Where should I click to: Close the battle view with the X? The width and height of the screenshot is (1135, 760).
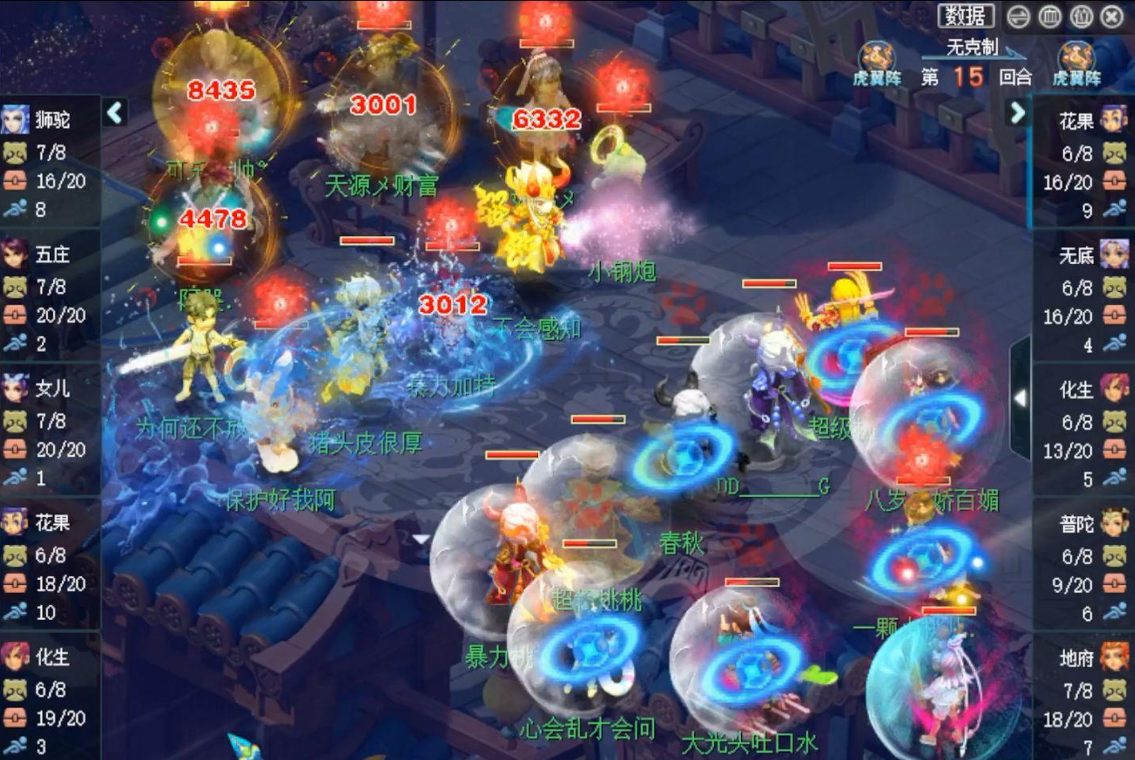coord(1111,16)
